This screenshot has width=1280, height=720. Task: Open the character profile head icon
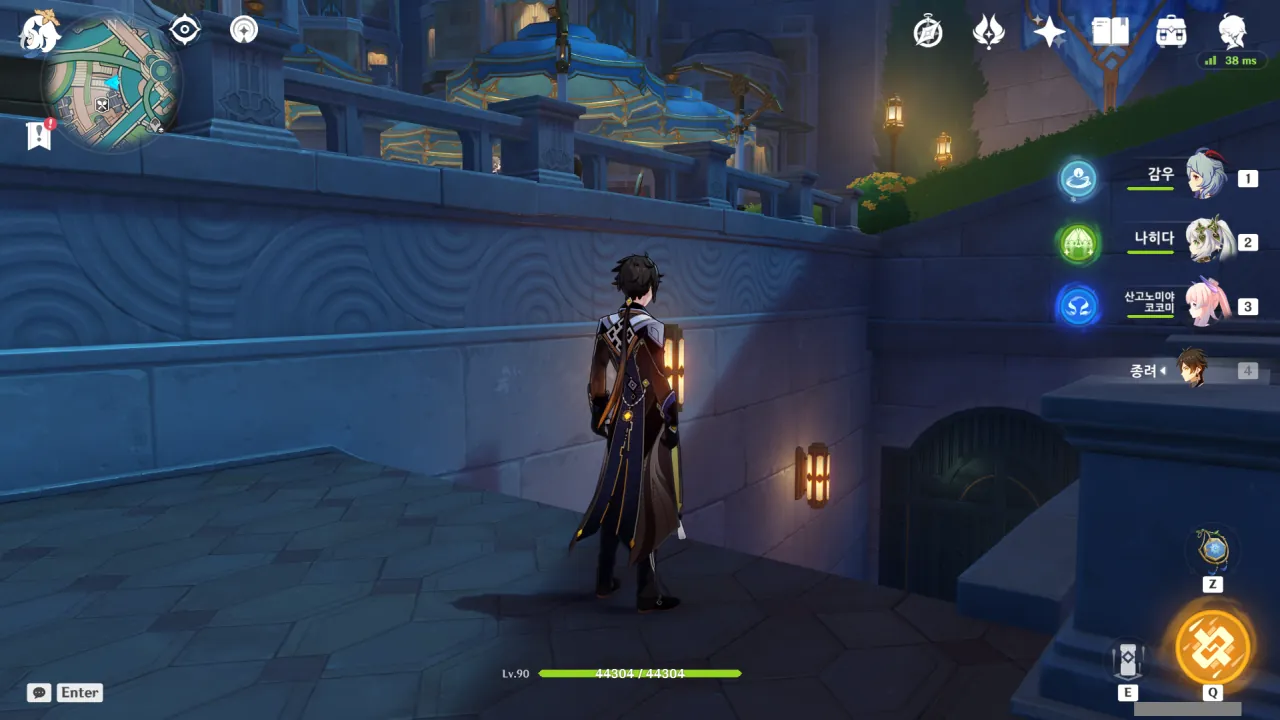(1232, 32)
